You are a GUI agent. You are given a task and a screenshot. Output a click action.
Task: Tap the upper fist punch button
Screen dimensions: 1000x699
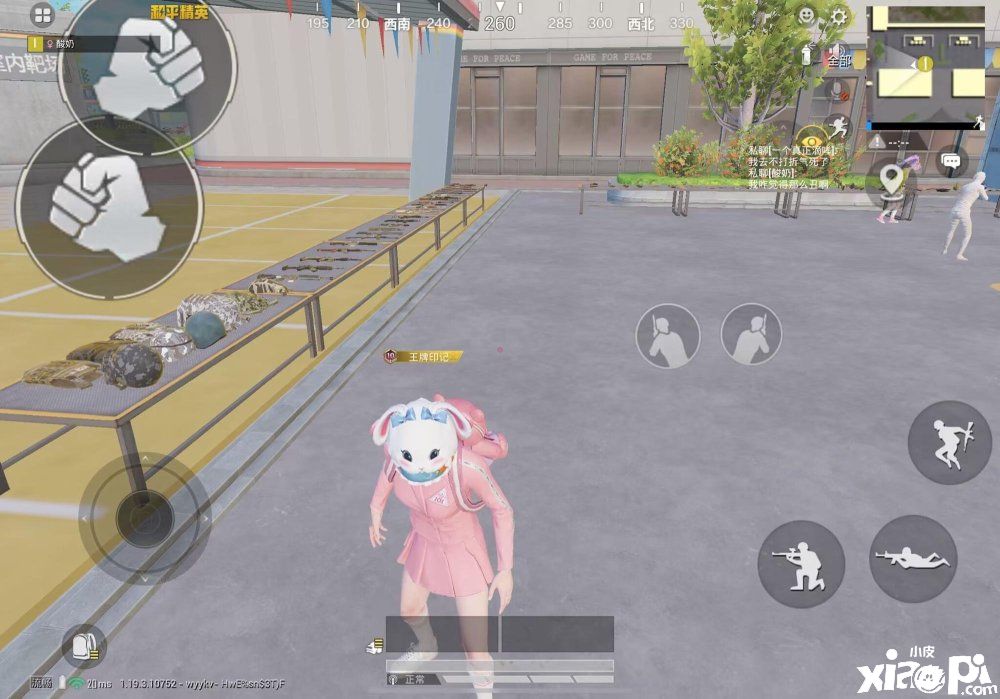click(147, 67)
